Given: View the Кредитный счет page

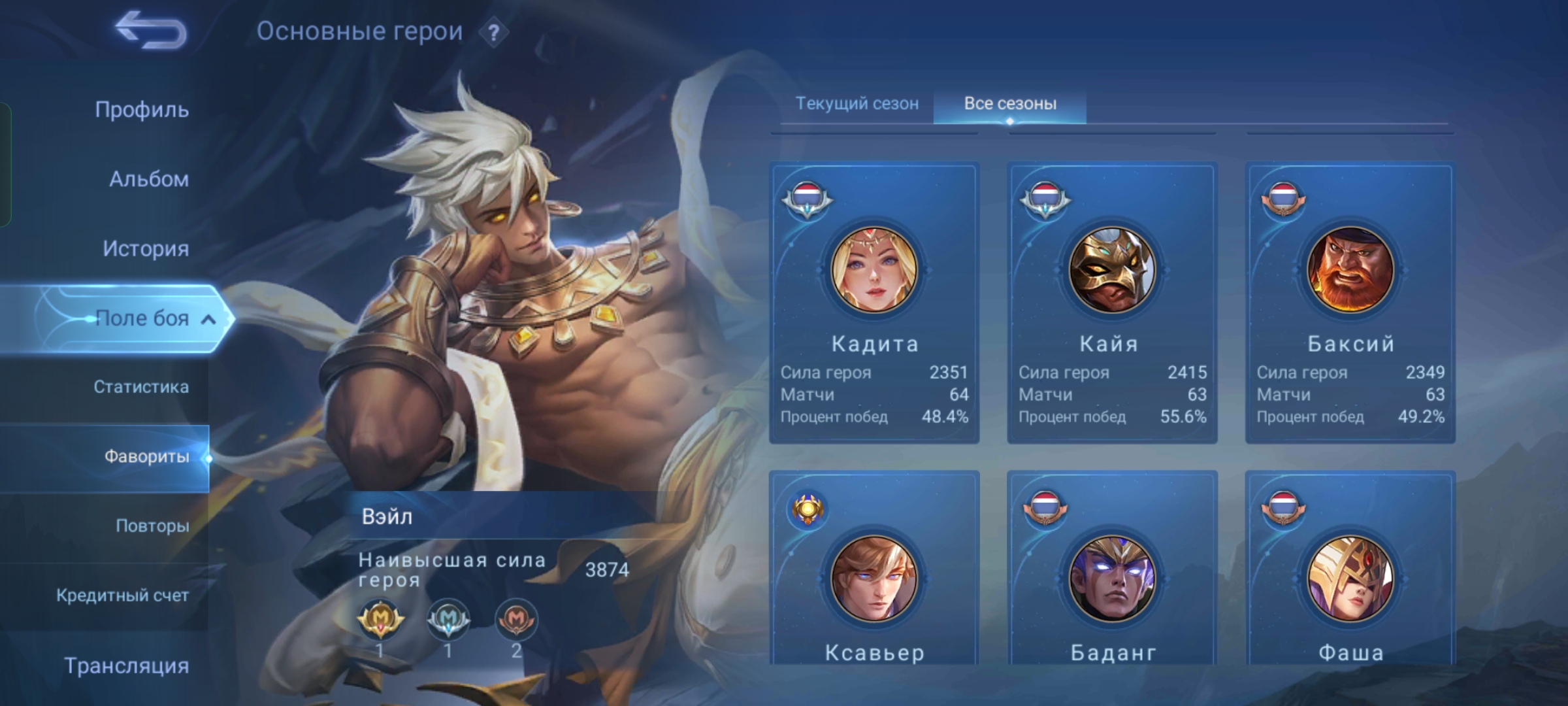Looking at the screenshot, I should (122, 596).
